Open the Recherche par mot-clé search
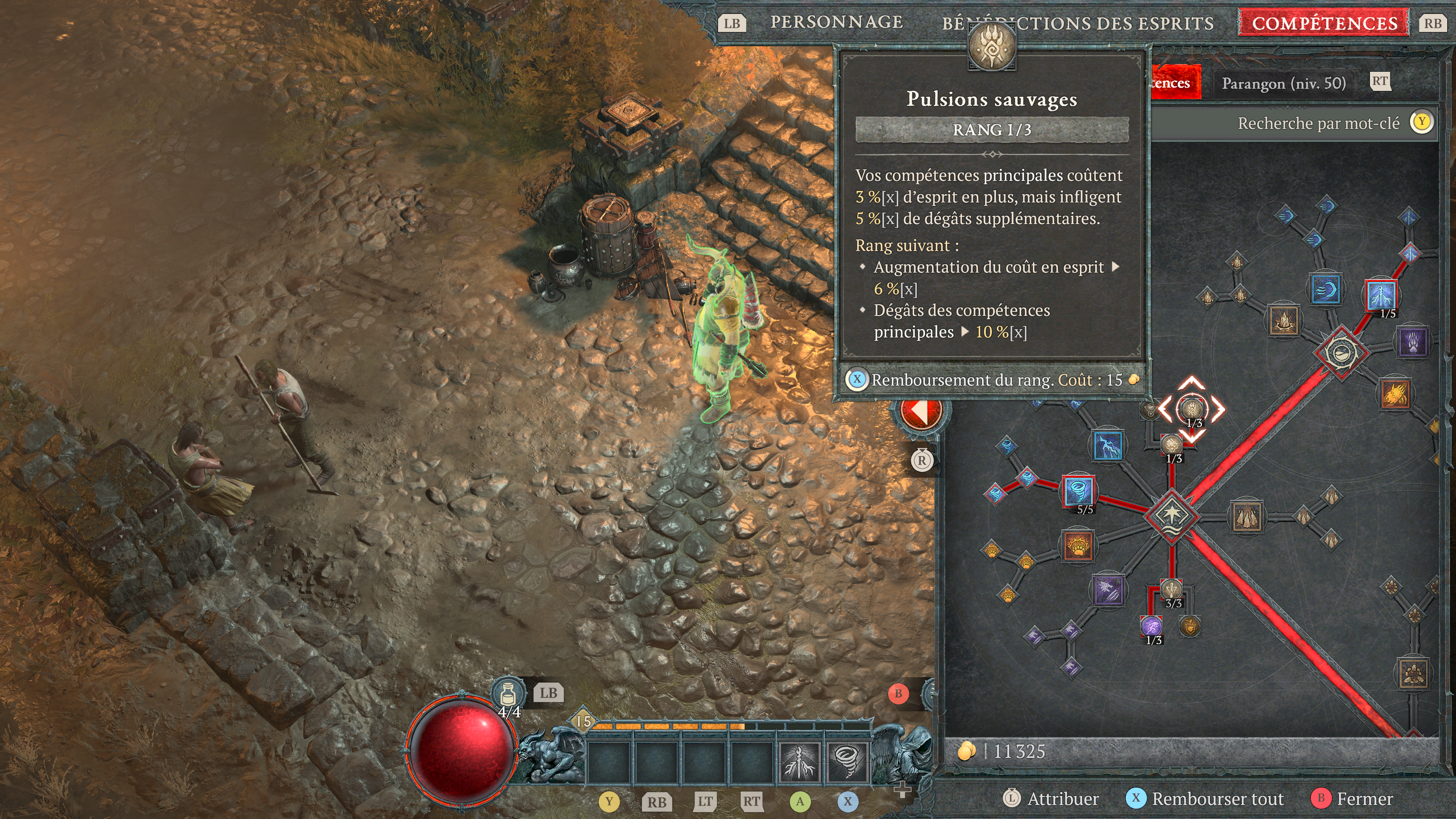 point(1318,123)
